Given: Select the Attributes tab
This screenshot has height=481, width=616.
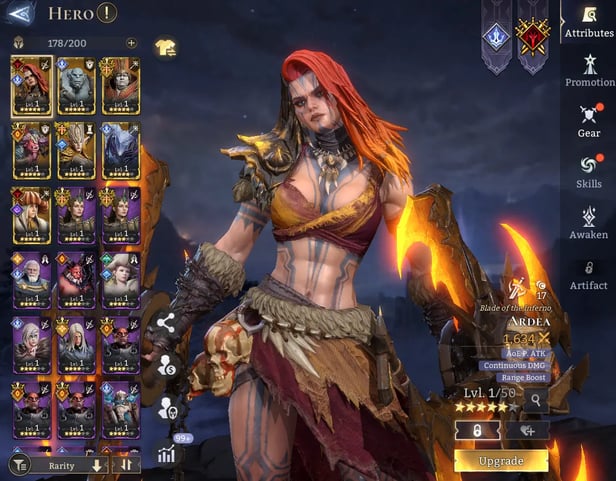Looking at the screenshot, I should (x=589, y=20).
